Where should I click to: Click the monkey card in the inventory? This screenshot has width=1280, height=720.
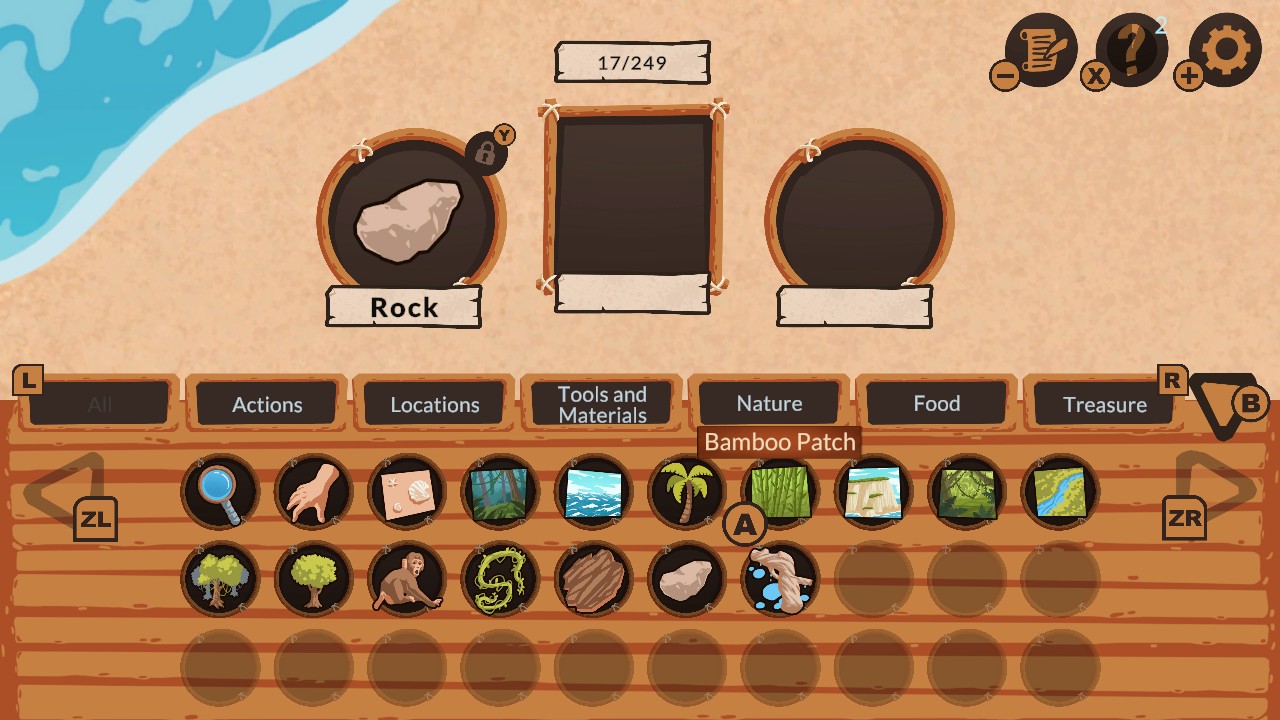tap(406, 578)
